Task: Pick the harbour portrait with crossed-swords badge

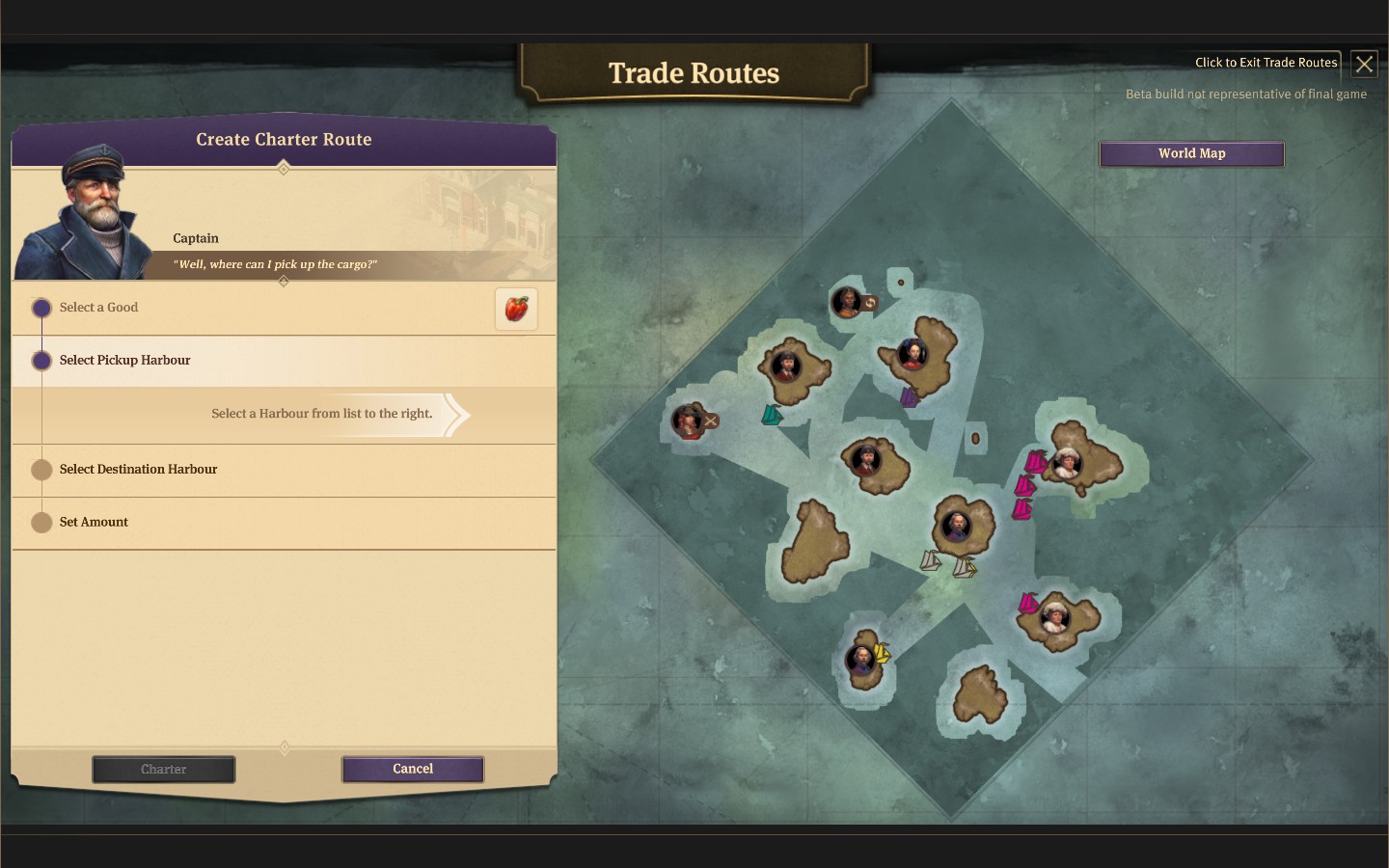Action: point(688,421)
